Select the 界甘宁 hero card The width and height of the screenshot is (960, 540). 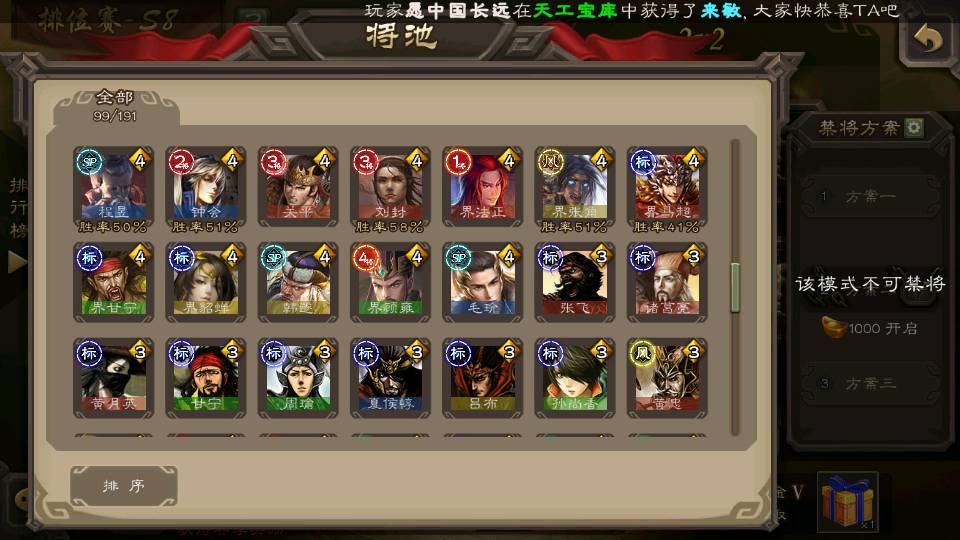pos(113,282)
